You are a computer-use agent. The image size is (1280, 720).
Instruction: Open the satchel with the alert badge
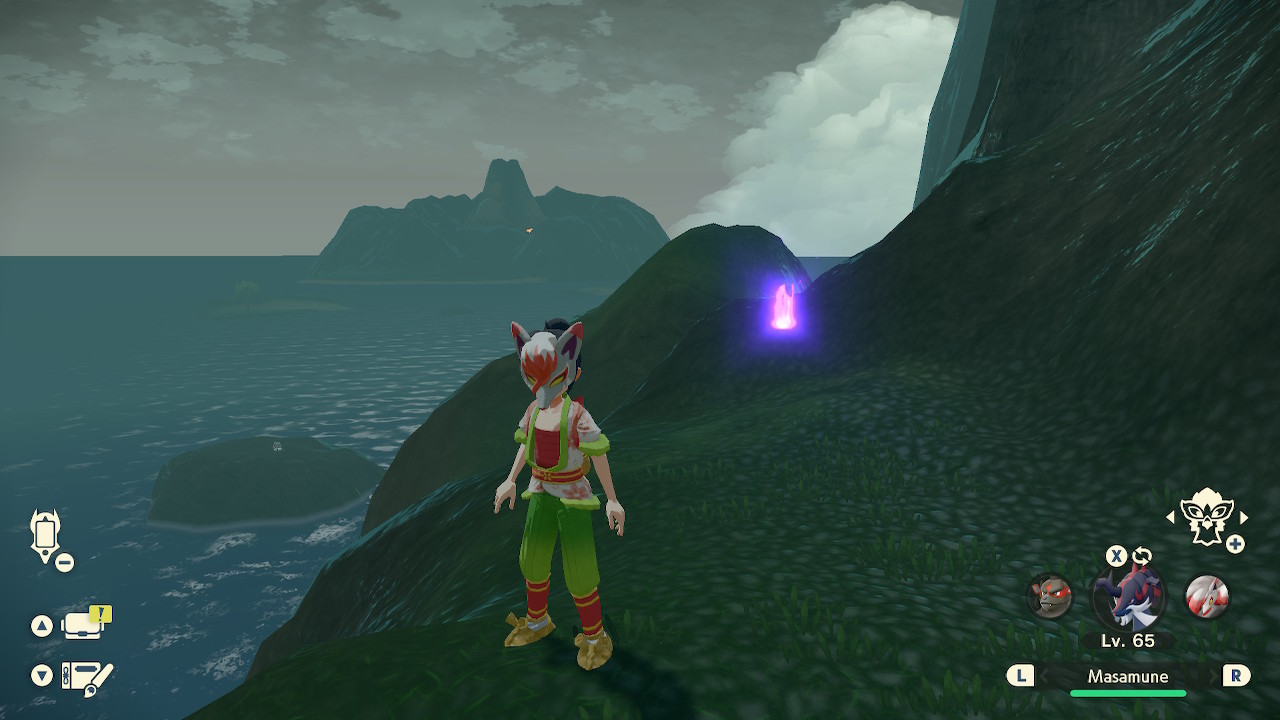click(83, 626)
